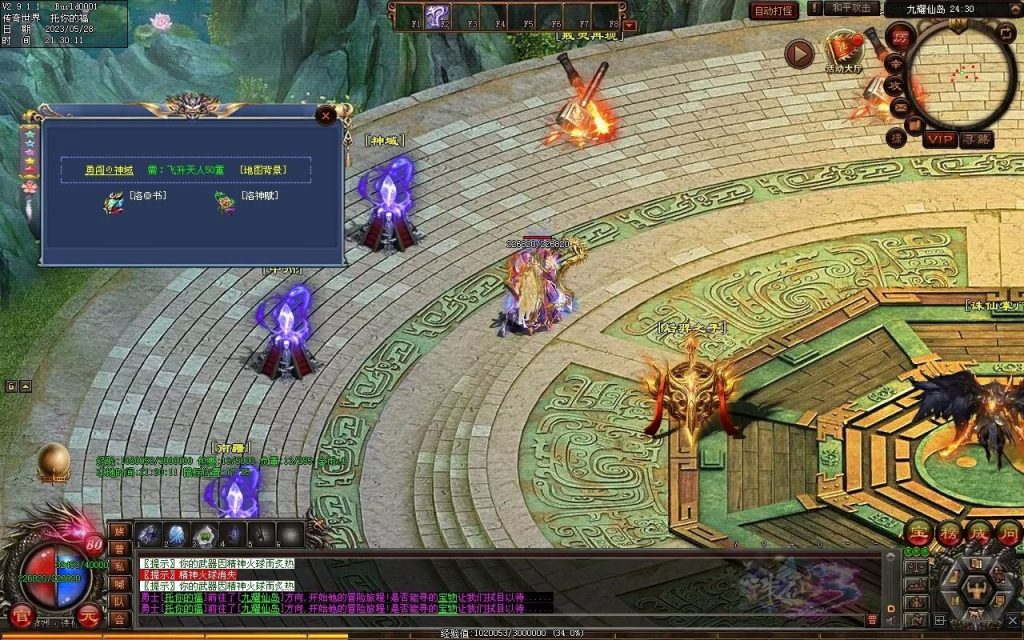This screenshot has height=640, width=1024.
Task: Switch chat to the 私 private channel
Action: pos(118,567)
